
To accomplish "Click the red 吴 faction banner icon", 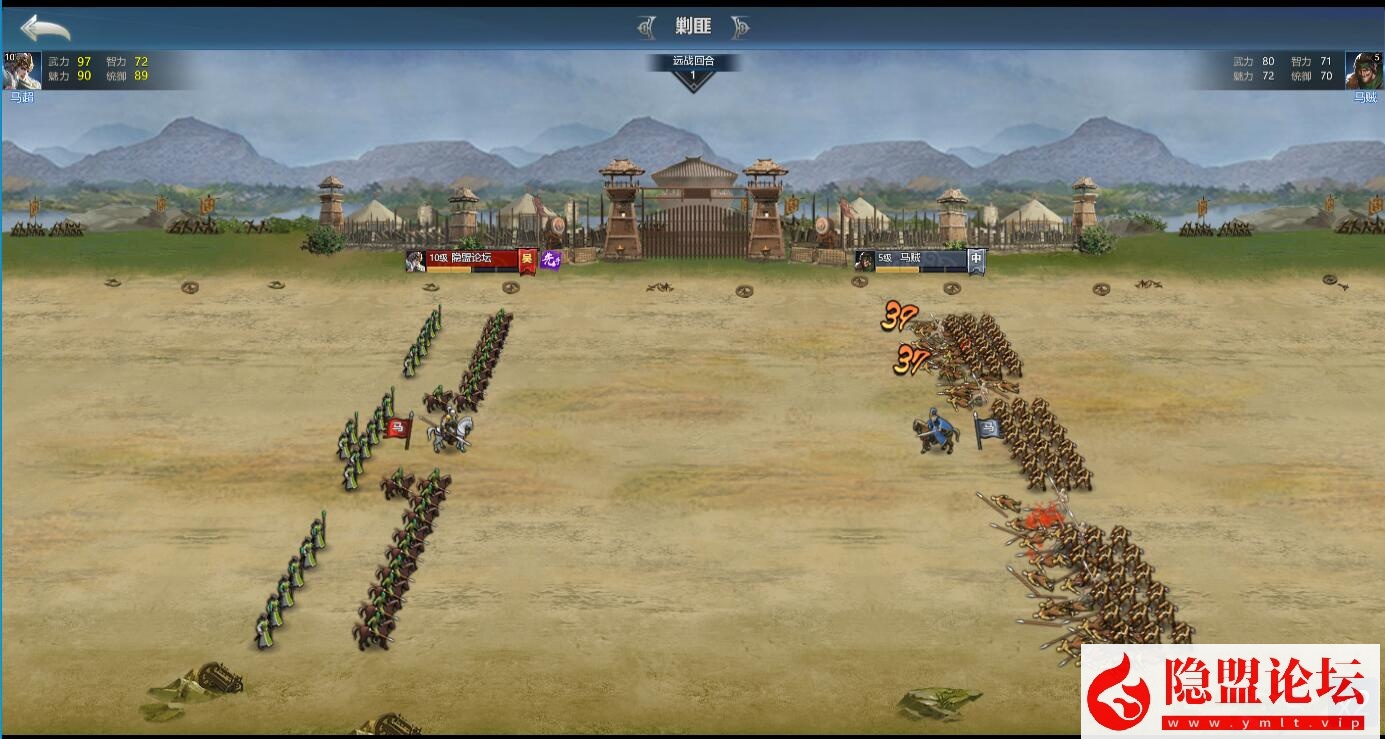I will click(527, 258).
